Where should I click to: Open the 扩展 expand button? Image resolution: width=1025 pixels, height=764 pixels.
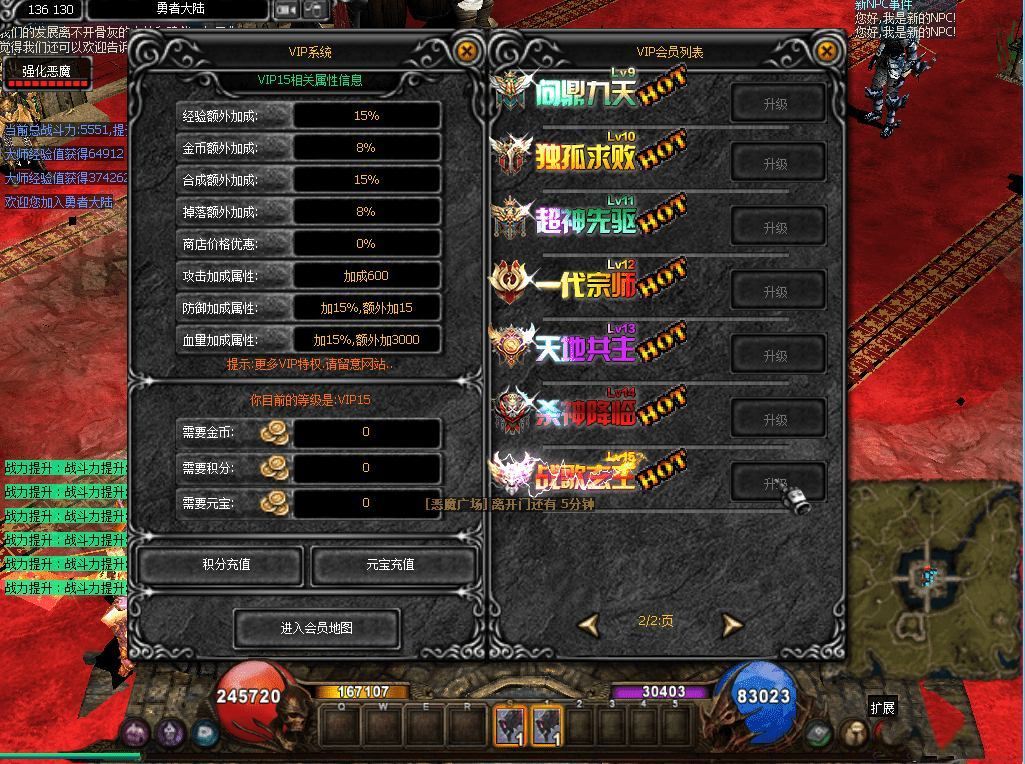[882, 708]
